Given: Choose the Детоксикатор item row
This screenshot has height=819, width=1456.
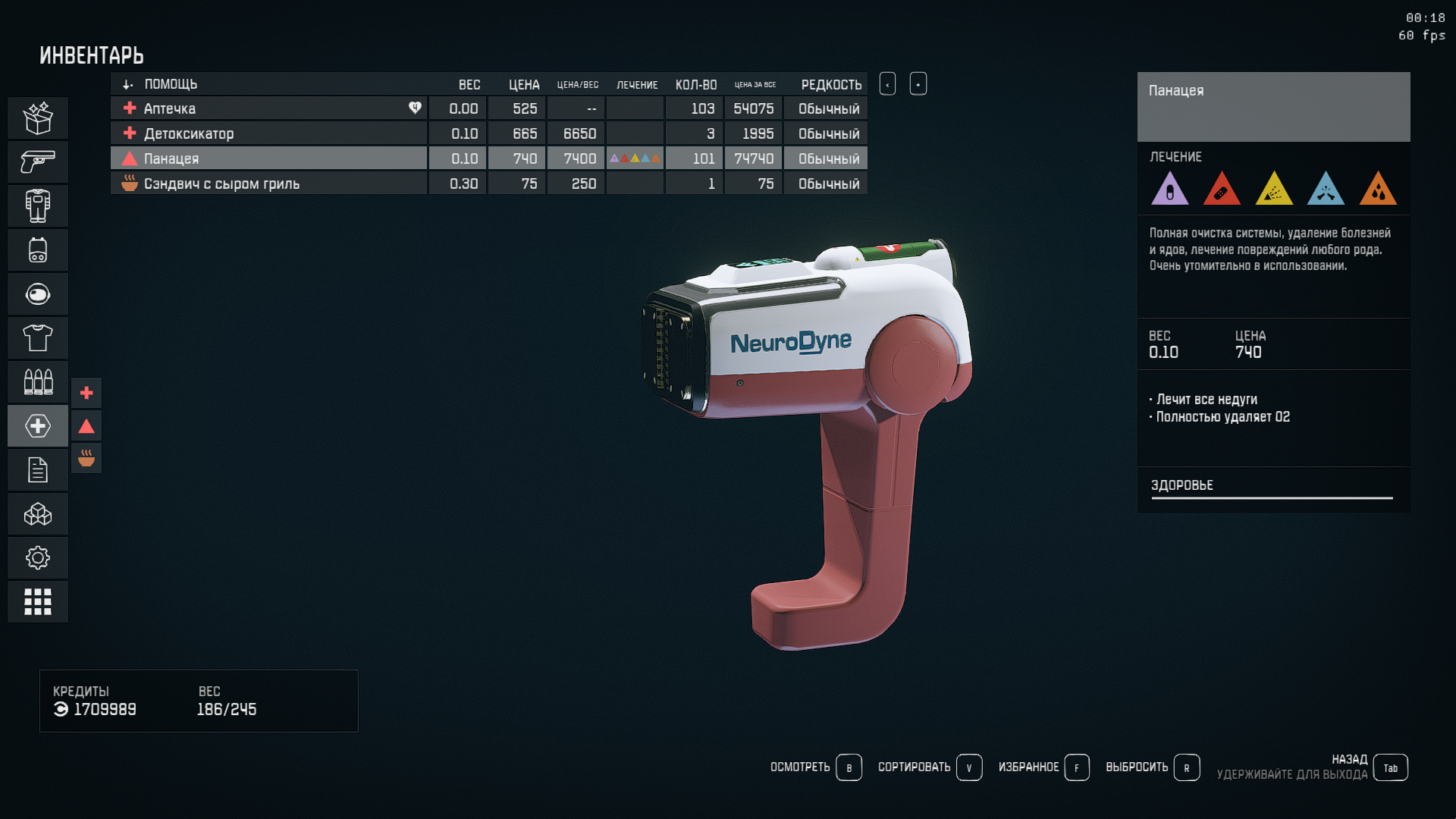Looking at the screenshot, I should pyautogui.click(x=269, y=133).
